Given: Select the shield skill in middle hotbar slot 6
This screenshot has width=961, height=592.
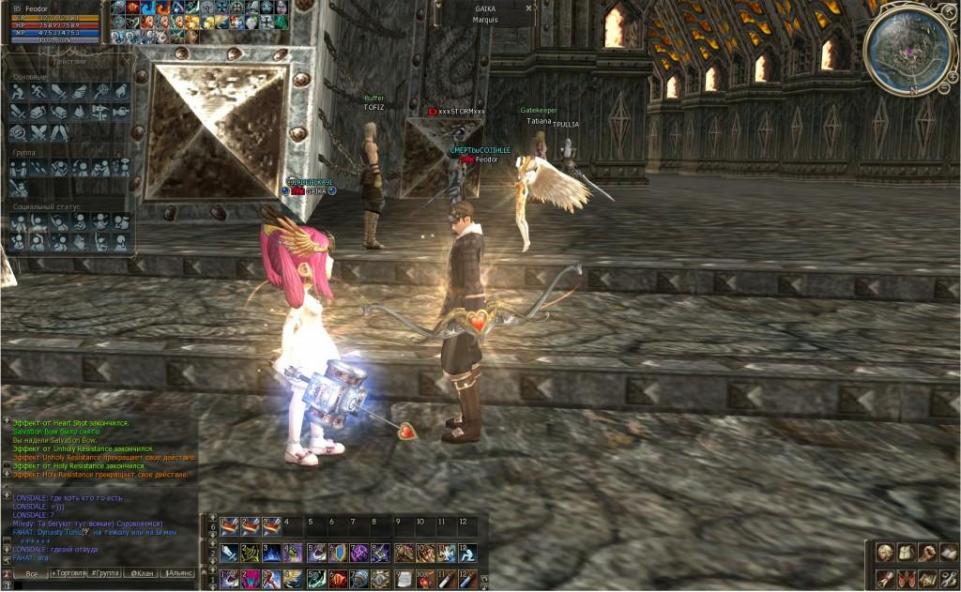Looking at the screenshot, I should pyautogui.click(x=336, y=553).
